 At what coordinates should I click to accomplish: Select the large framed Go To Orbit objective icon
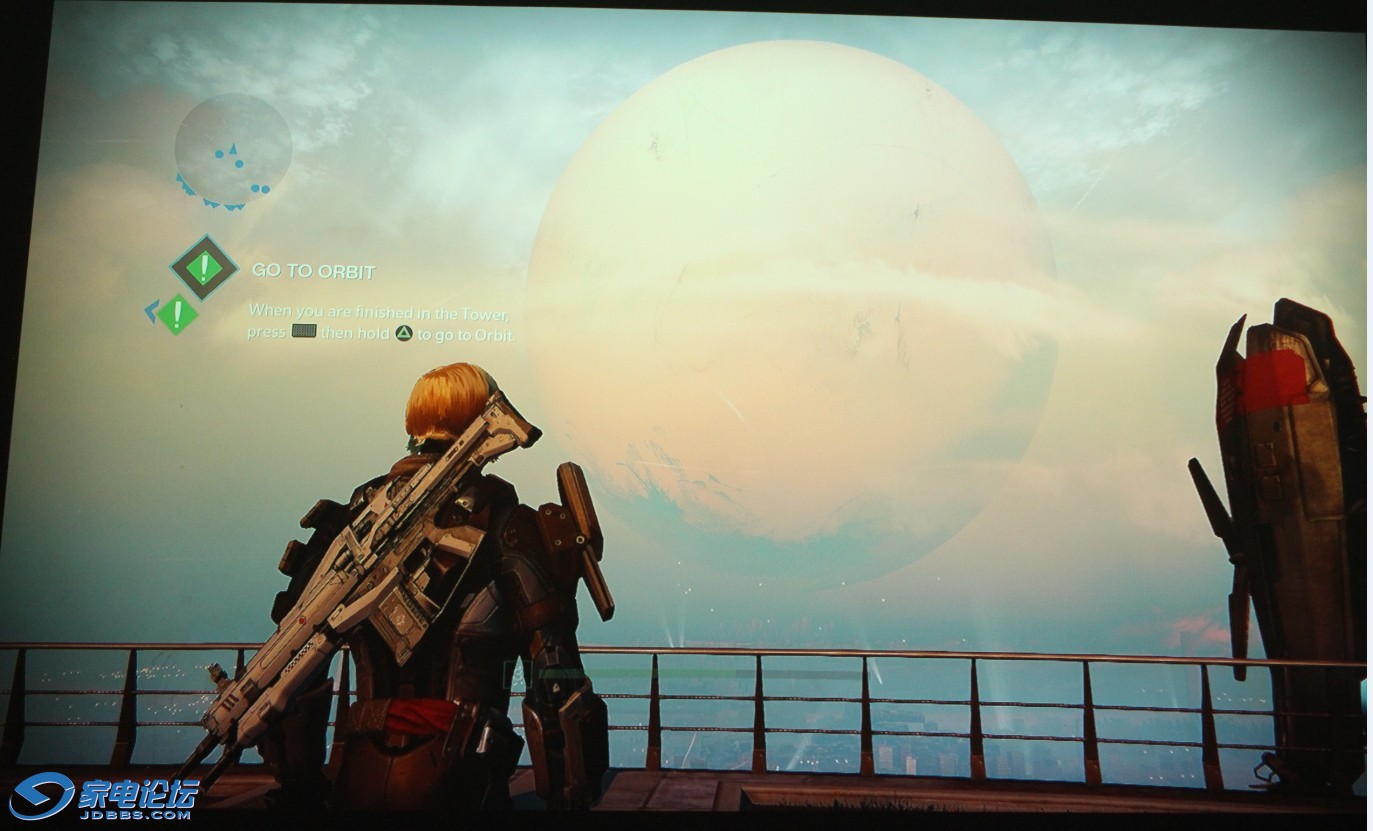(204, 267)
